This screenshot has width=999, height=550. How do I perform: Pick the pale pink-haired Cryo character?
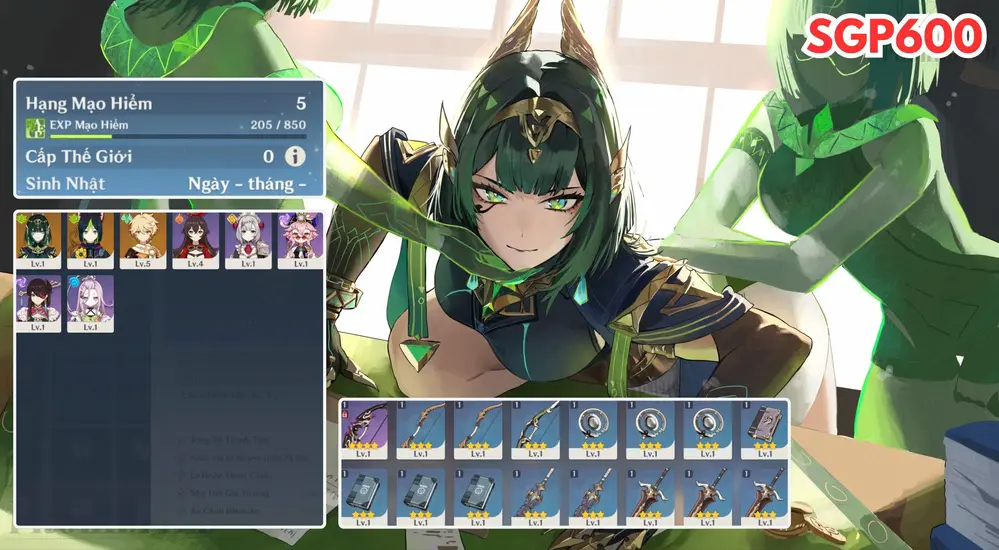tap(91, 302)
